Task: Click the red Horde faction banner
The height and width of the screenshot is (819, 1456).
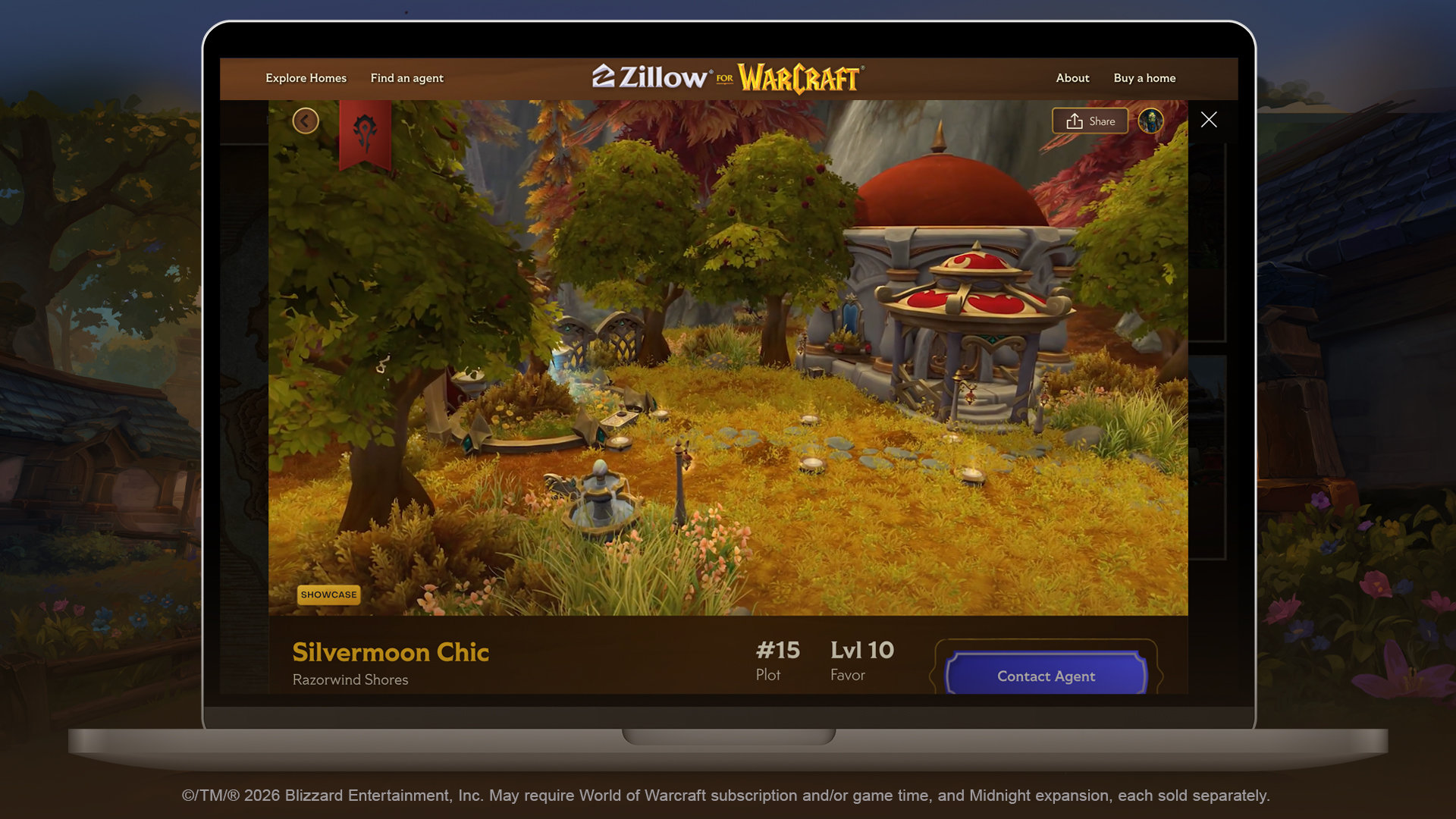Action: click(365, 133)
